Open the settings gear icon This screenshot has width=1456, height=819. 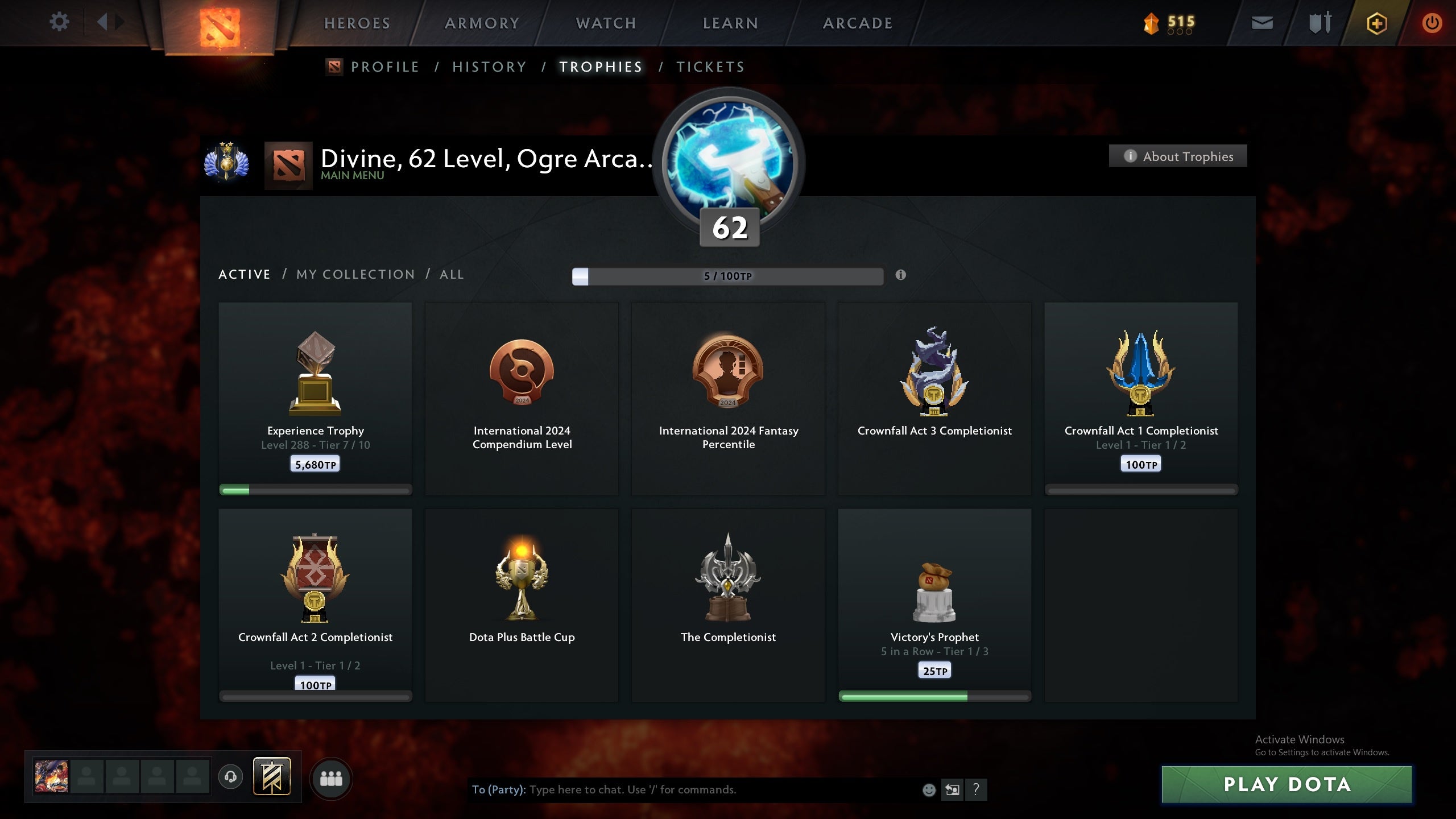point(59,22)
